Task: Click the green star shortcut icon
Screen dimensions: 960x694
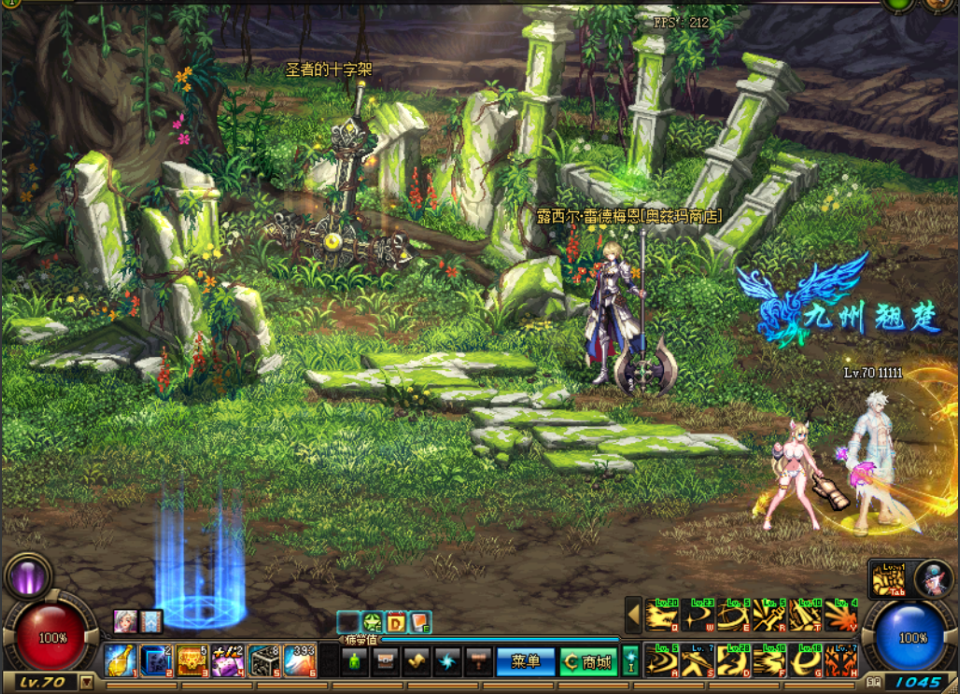Action: point(372,623)
